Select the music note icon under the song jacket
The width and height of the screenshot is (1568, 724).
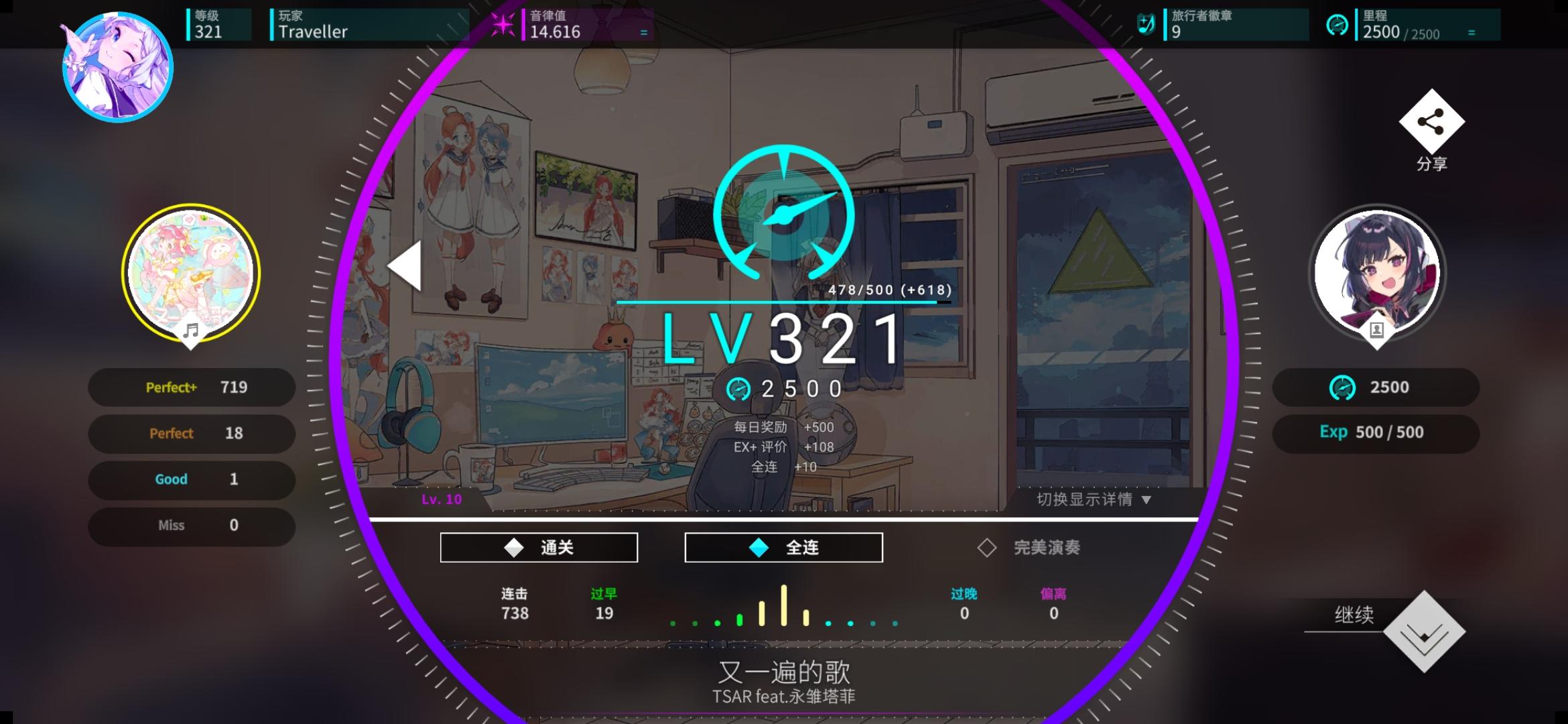190,330
